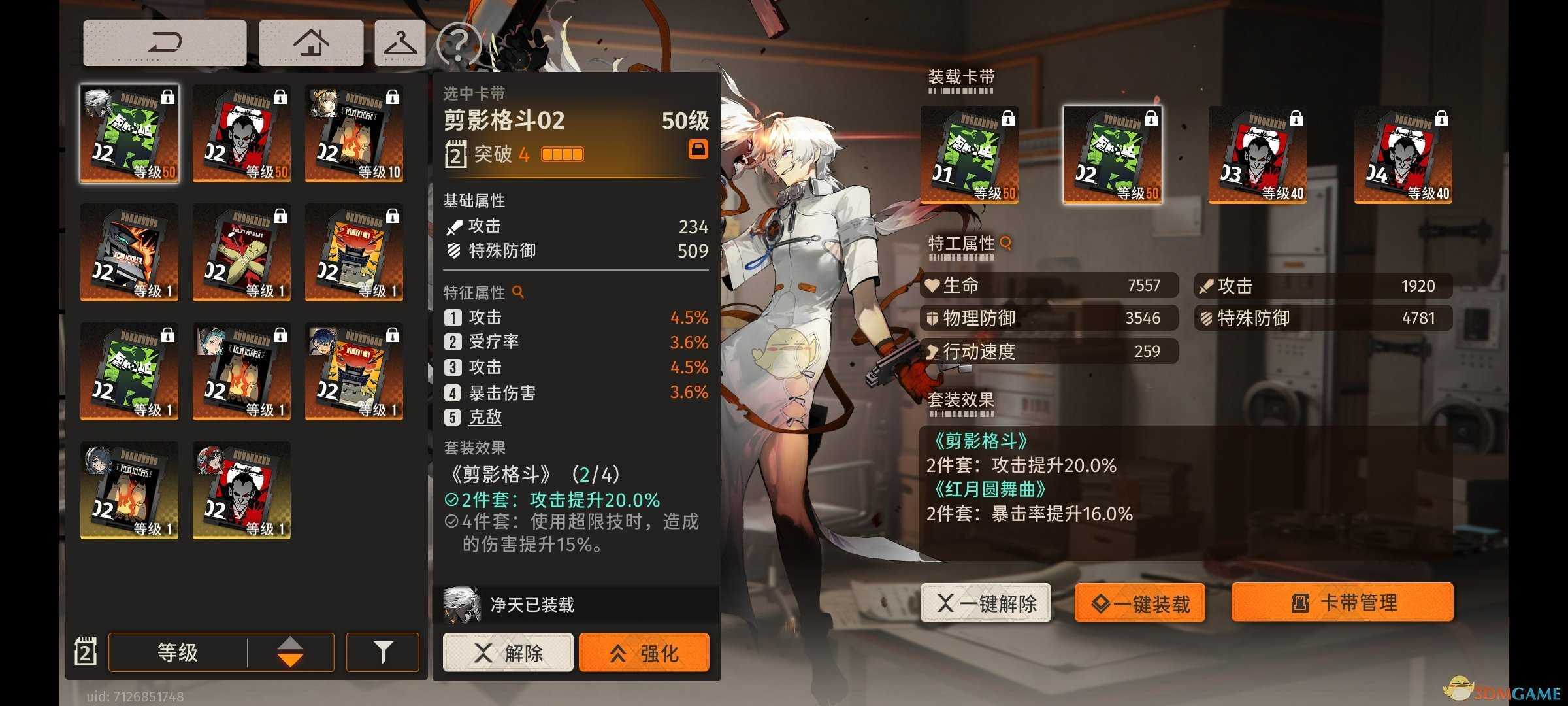The width and height of the screenshot is (1568, 706).
Task: Click the magnifier next to 特征属性
Action: pos(517,292)
